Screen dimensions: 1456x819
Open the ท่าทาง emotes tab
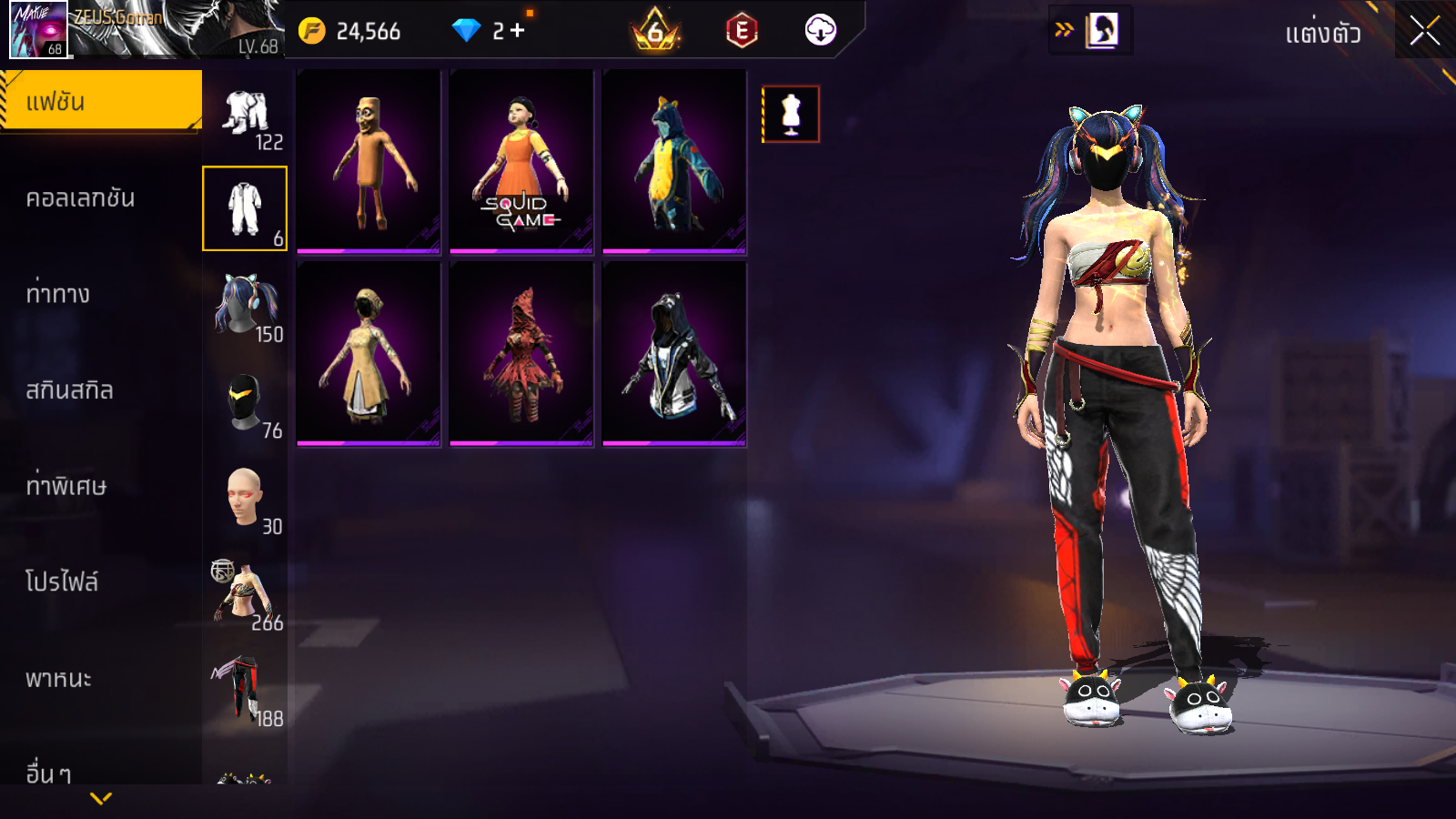click(x=57, y=294)
